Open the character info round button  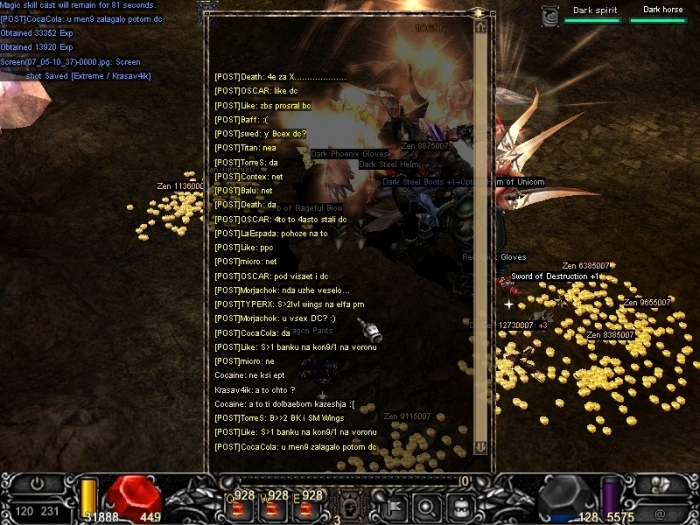click(x=427, y=504)
